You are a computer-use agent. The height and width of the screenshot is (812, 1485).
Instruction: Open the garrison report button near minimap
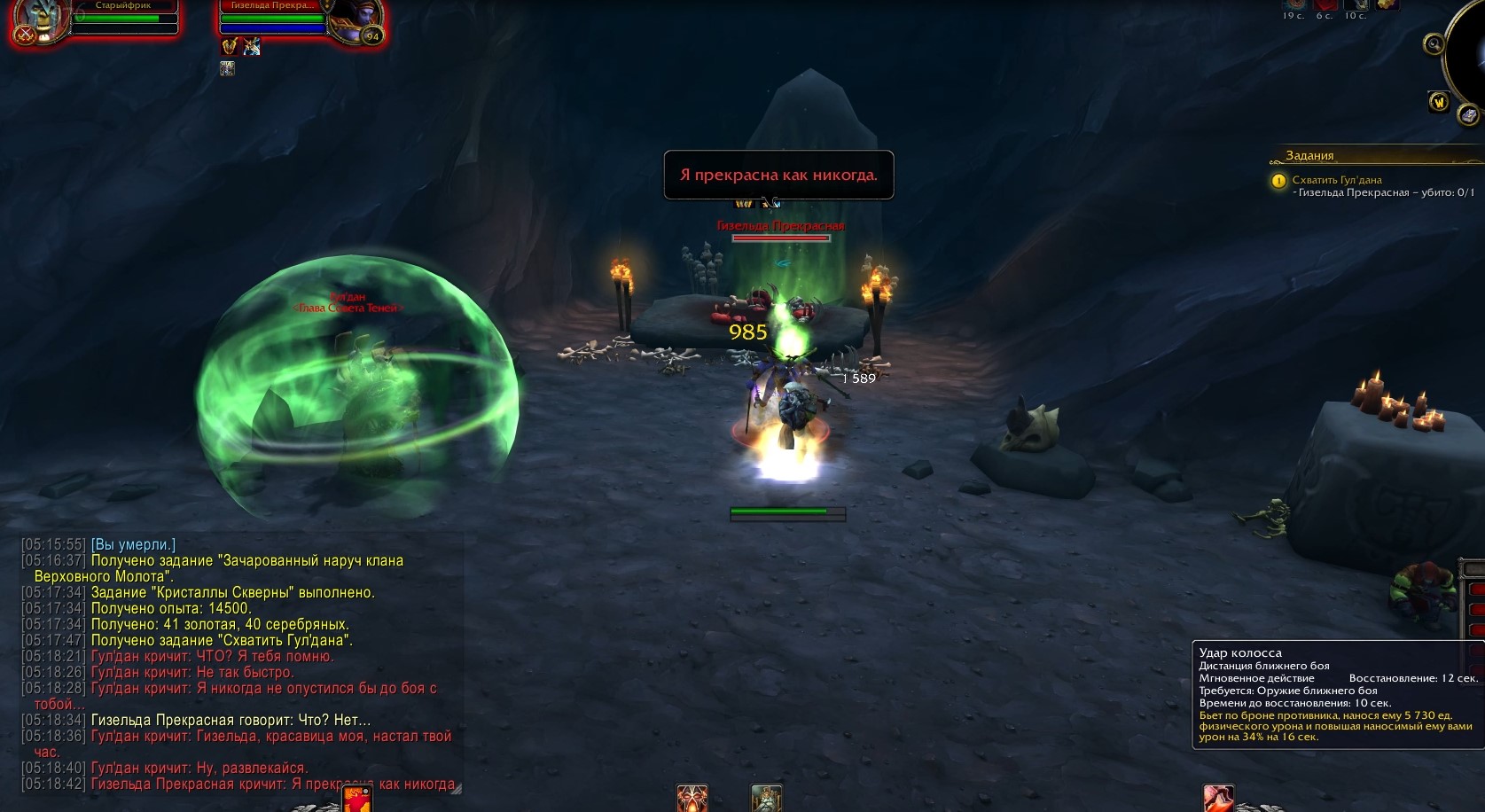click(1468, 115)
